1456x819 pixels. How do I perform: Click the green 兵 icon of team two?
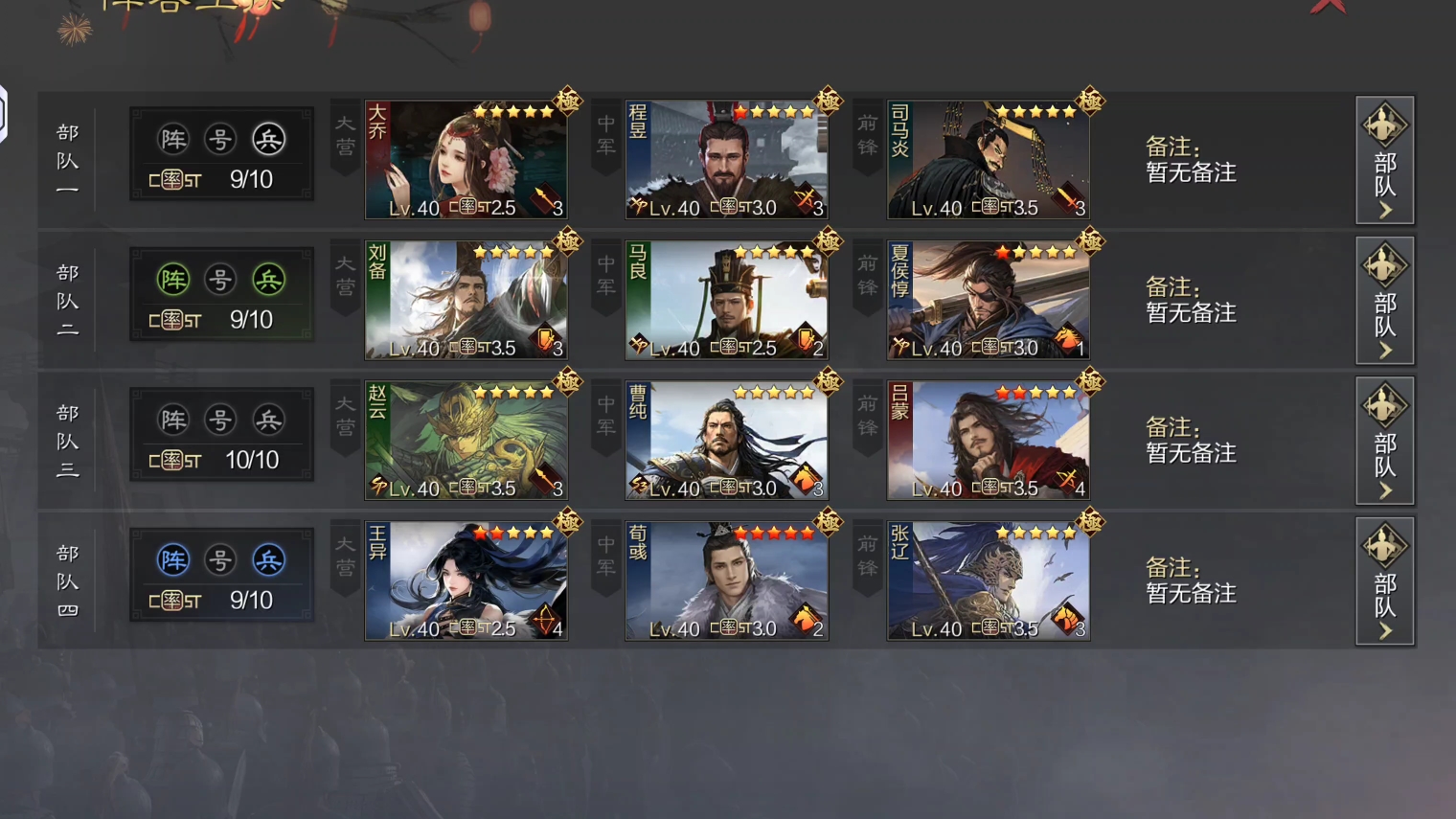268,280
